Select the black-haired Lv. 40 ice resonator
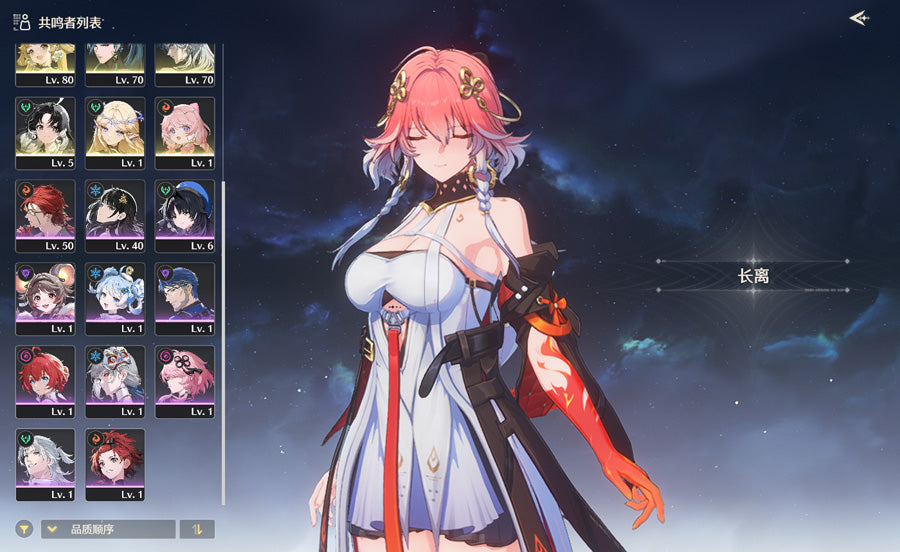This screenshot has height=552, width=900. click(x=115, y=215)
